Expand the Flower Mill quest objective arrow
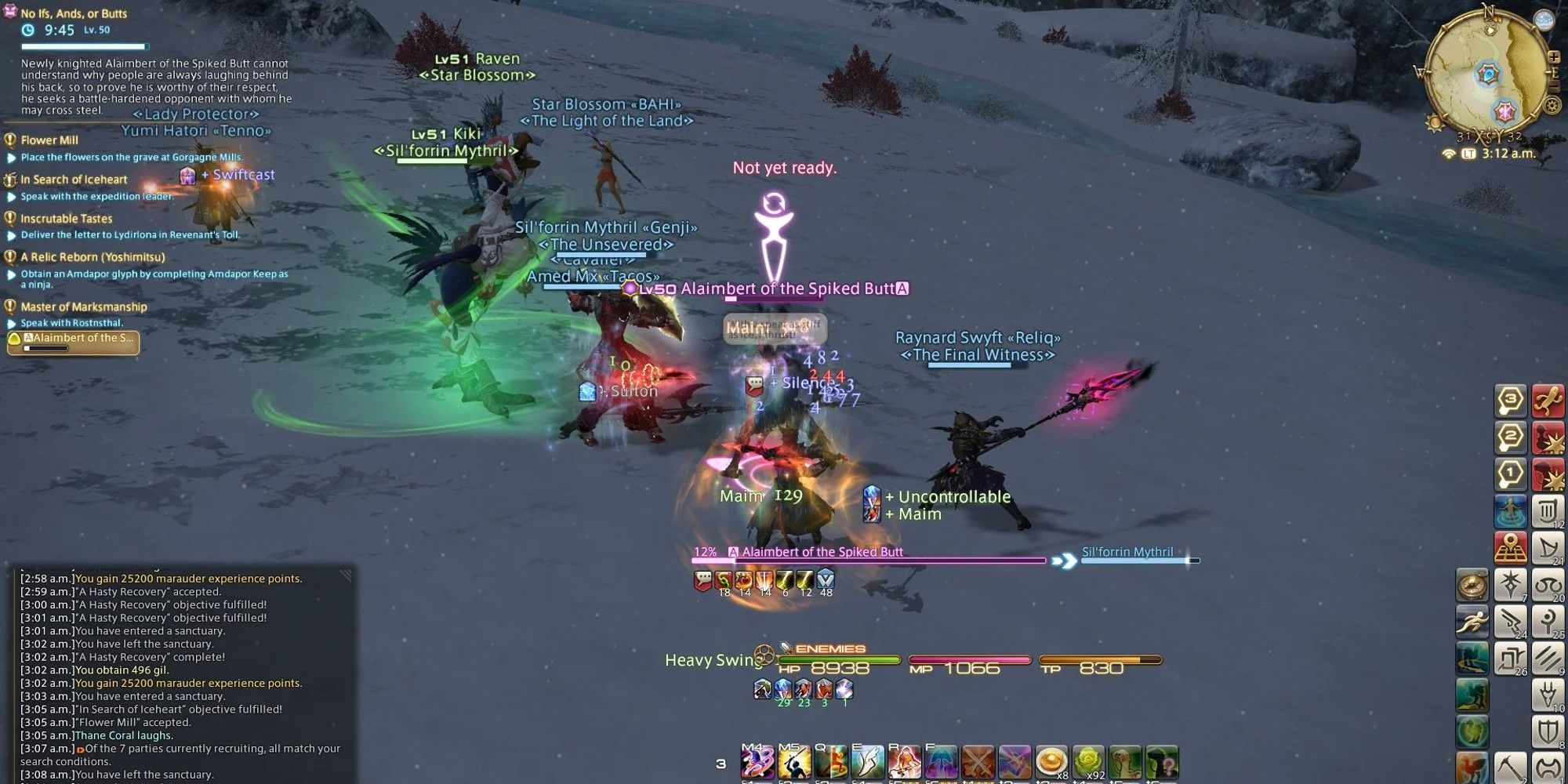This screenshot has height=784, width=1568. tap(9, 157)
